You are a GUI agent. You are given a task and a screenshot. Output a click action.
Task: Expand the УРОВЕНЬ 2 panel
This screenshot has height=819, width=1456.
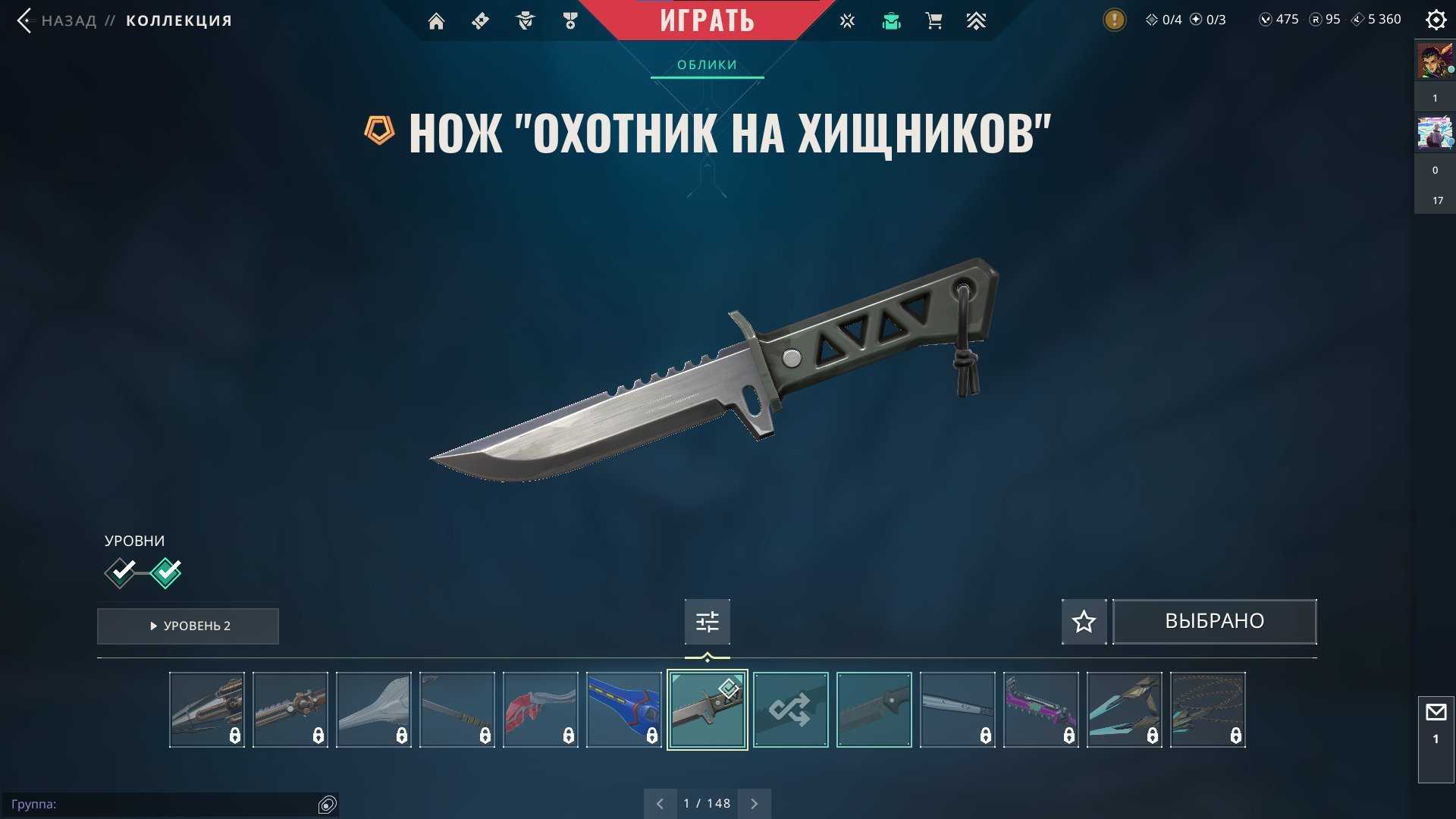click(x=187, y=626)
